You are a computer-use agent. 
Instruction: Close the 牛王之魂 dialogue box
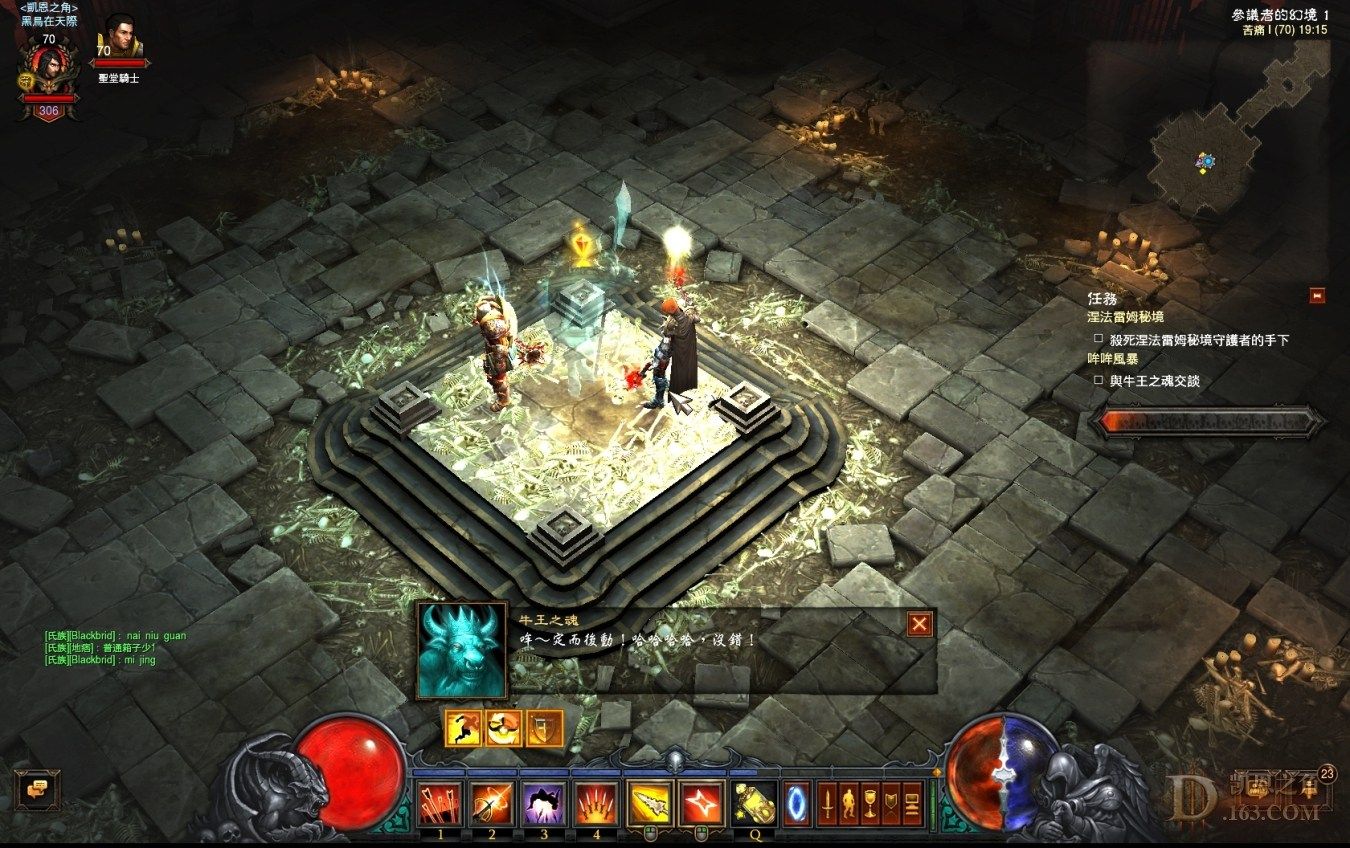pyautogui.click(x=920, y=625)
